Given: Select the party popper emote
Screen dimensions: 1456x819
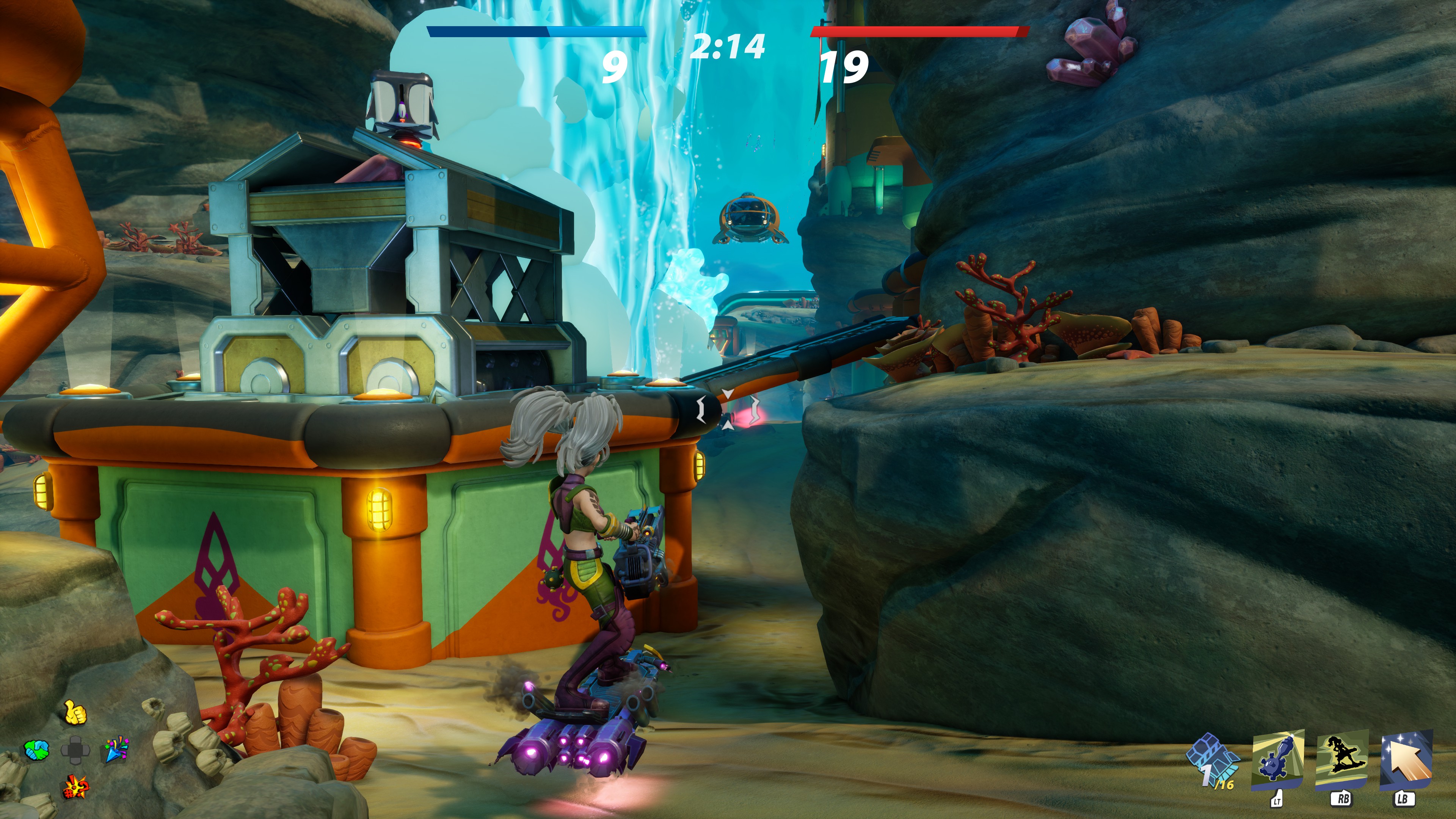Looking at the screenshot, I should [115, 750].
